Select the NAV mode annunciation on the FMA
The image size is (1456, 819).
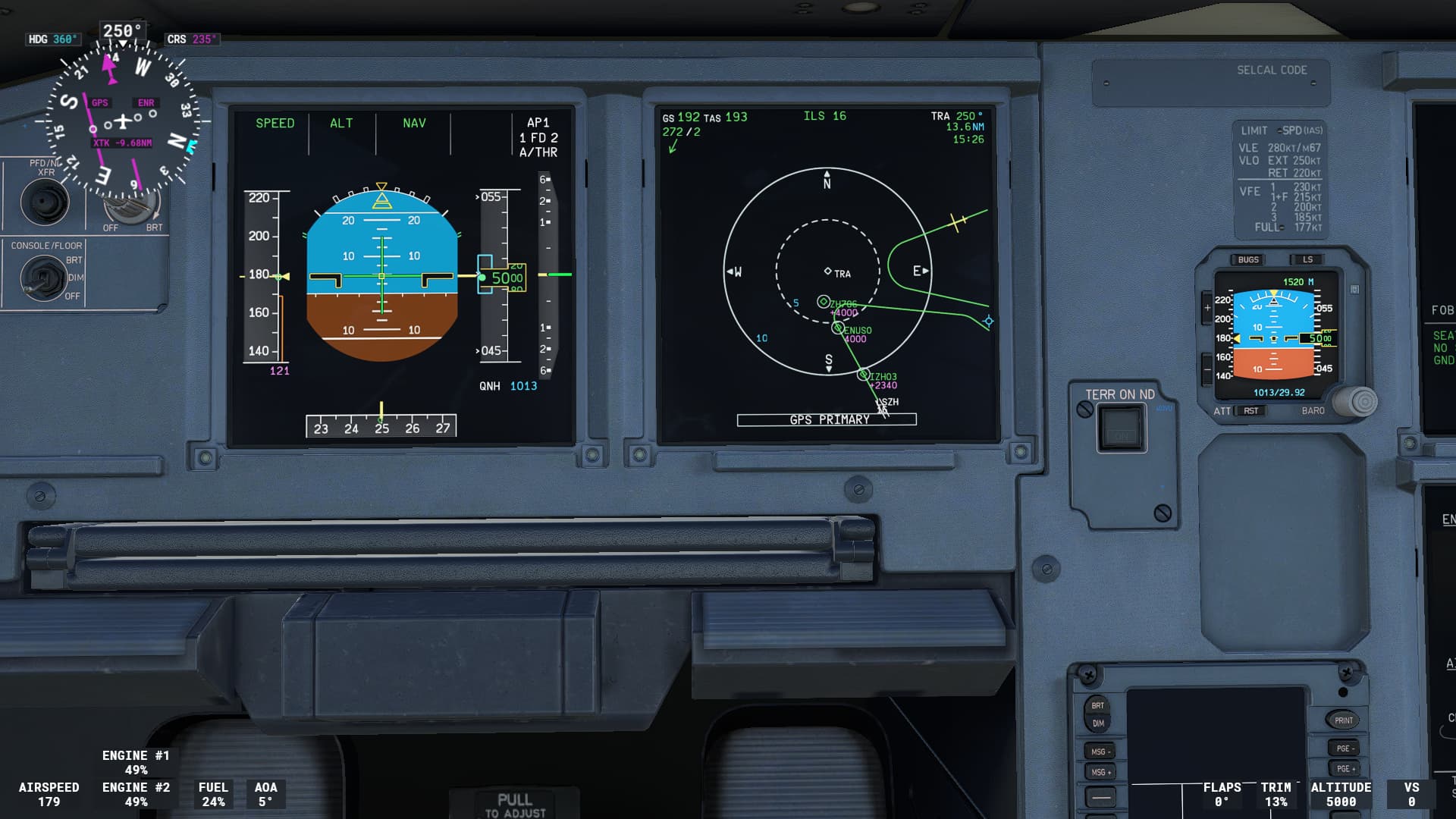coord(415,122)
